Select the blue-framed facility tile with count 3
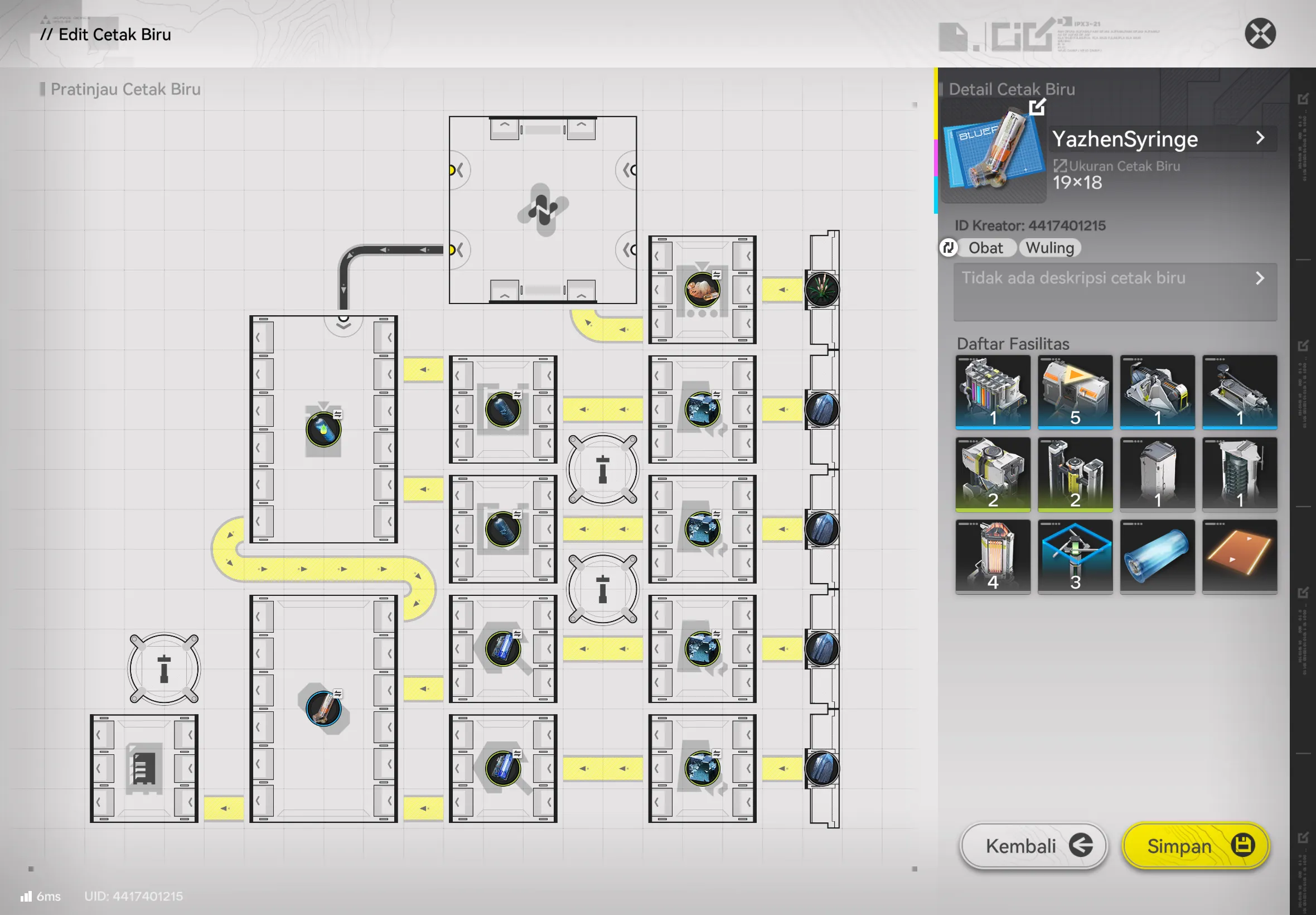Screen dimensions: 1316x915 click(1075, 557)
